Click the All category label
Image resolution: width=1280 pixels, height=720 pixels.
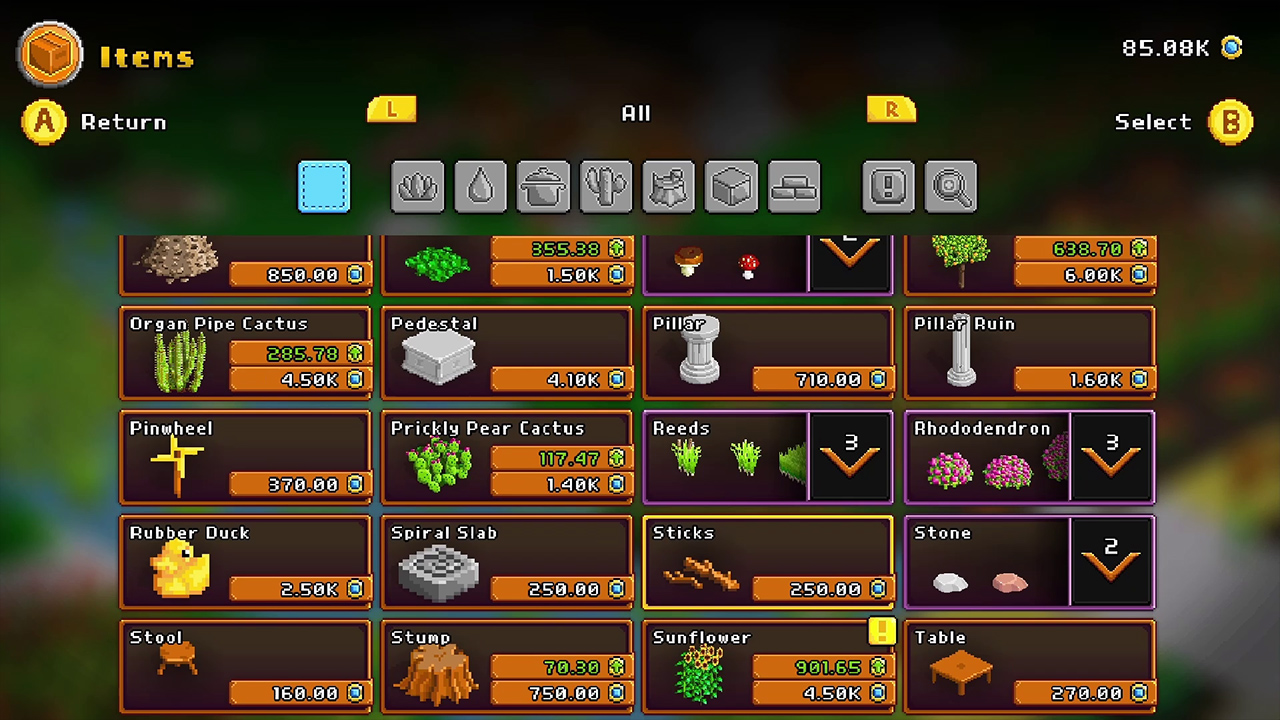636,113
